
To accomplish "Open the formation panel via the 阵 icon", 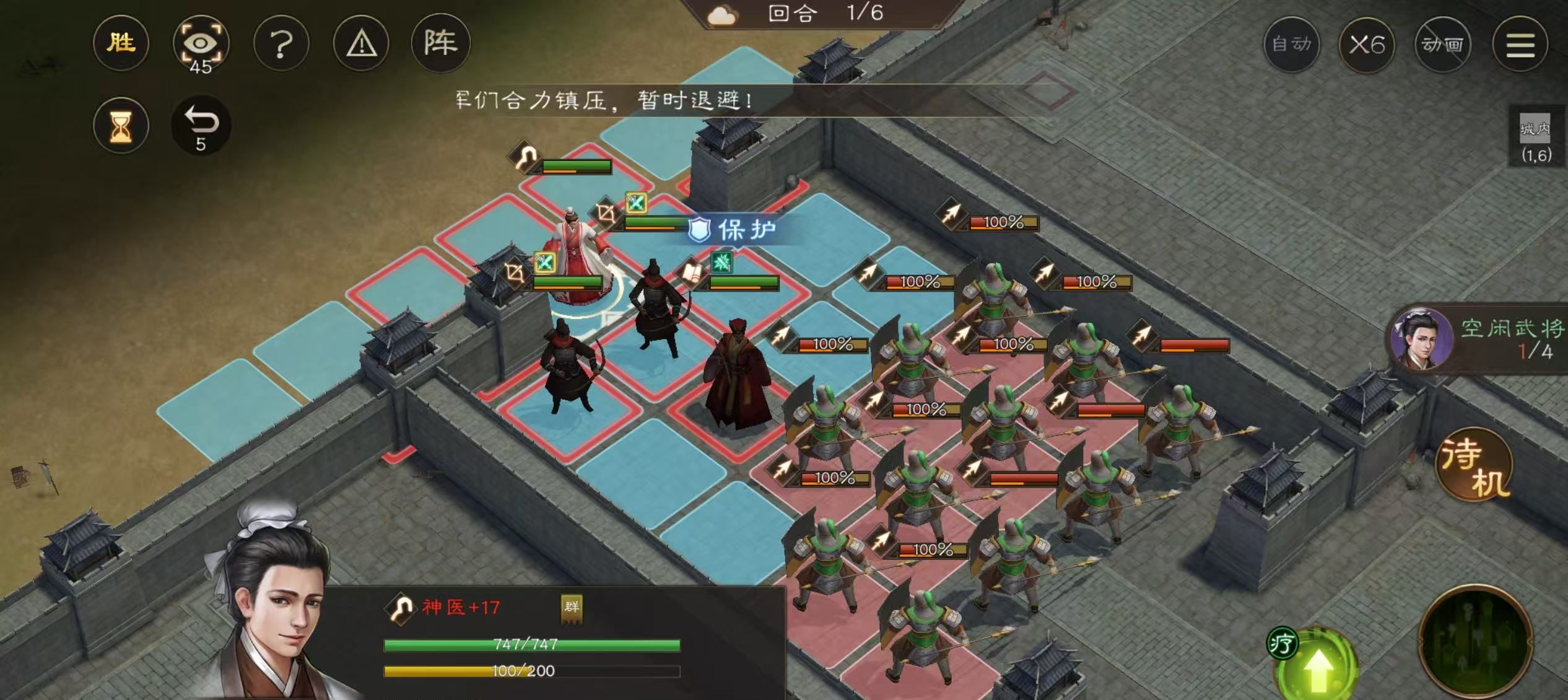I will click(x=443, y=43).
